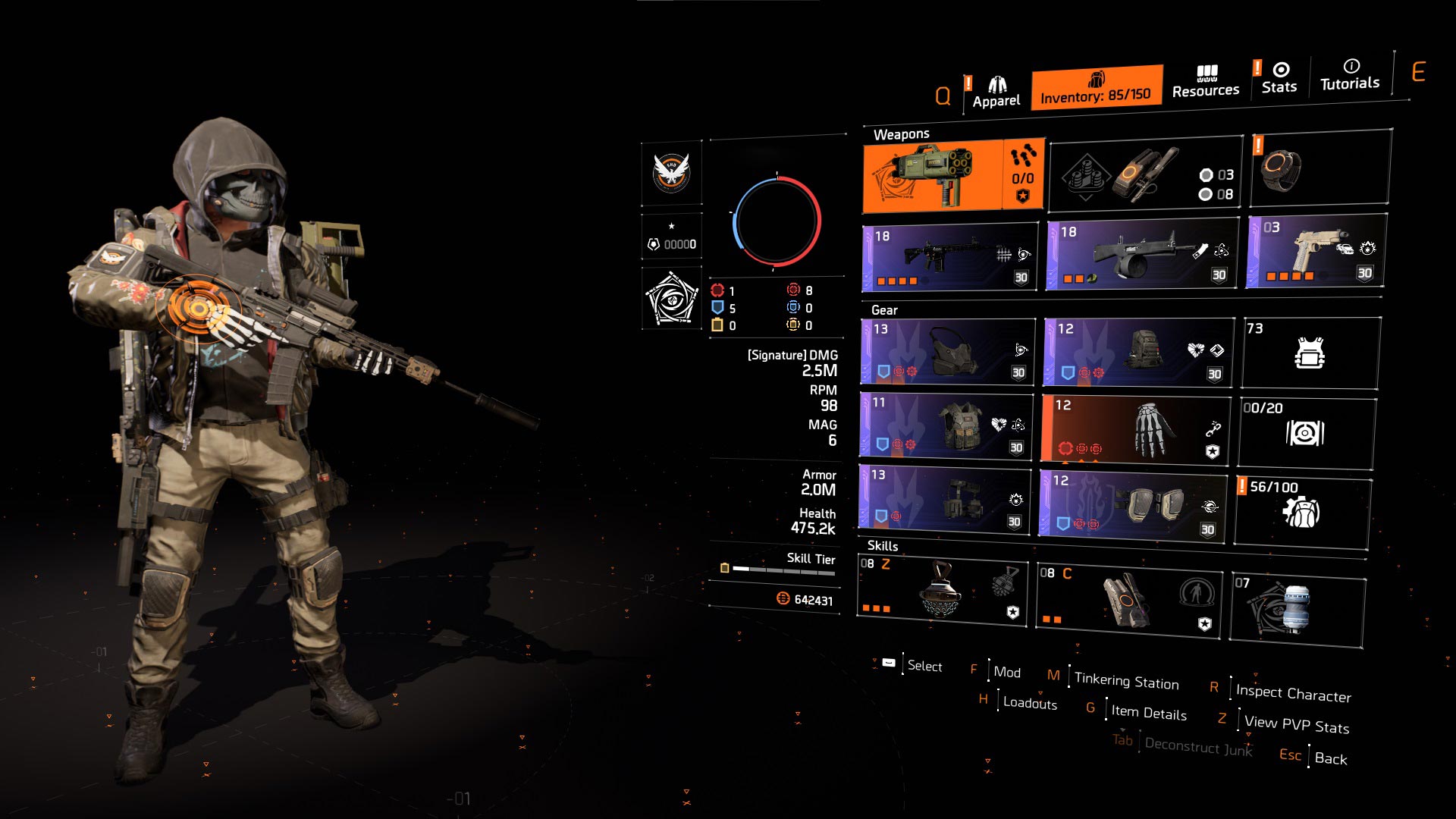The height and width of the screenshot is (819, 1456).
Task: Select the highlighted skeleton gloves gear item
Action: [1134, 428]
